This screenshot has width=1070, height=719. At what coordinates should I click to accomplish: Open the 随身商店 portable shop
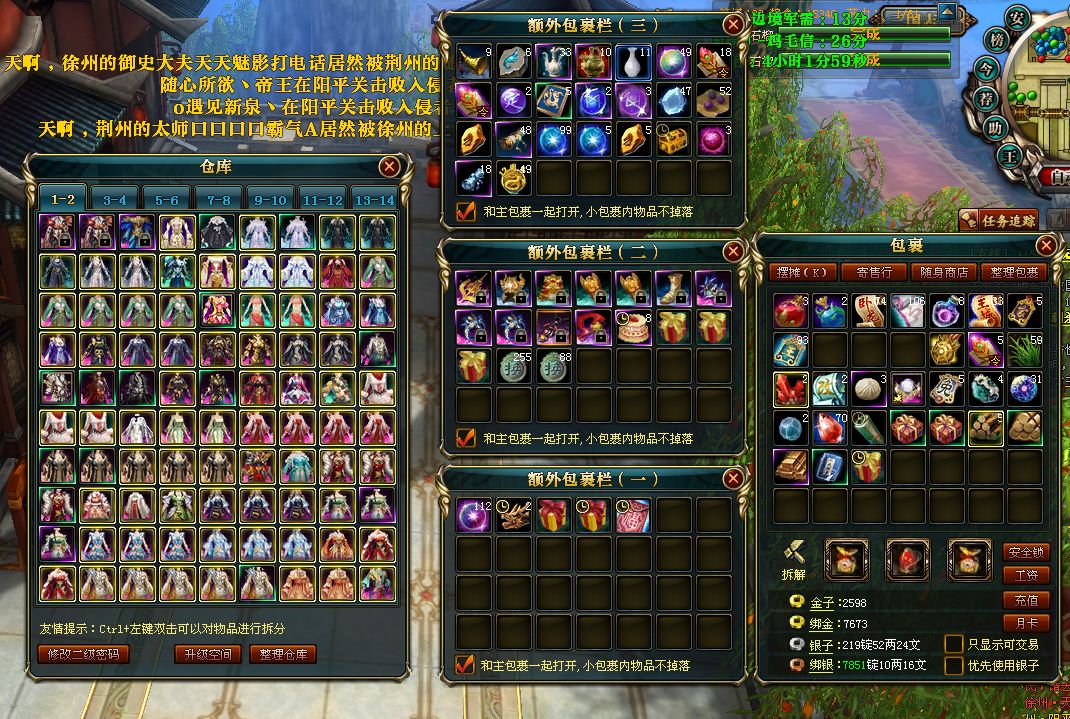click(942, 272)
